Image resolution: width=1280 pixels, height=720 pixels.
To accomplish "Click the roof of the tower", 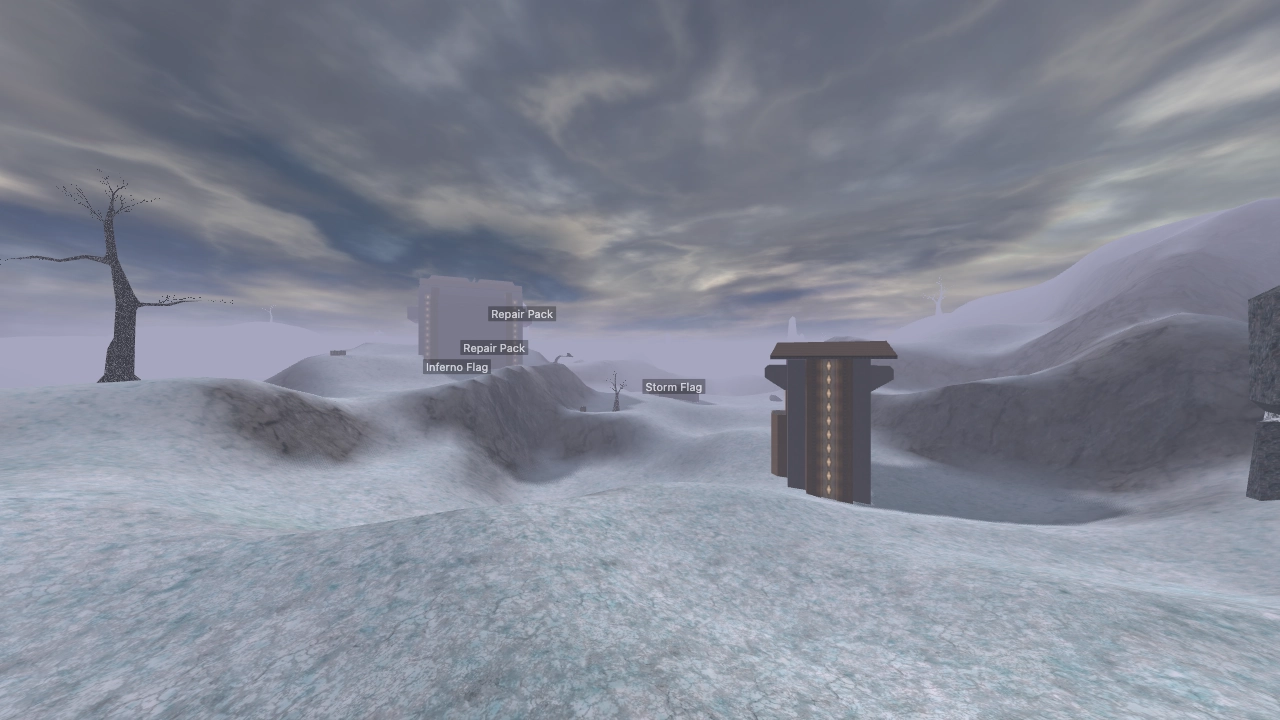I will coord(830,350).
